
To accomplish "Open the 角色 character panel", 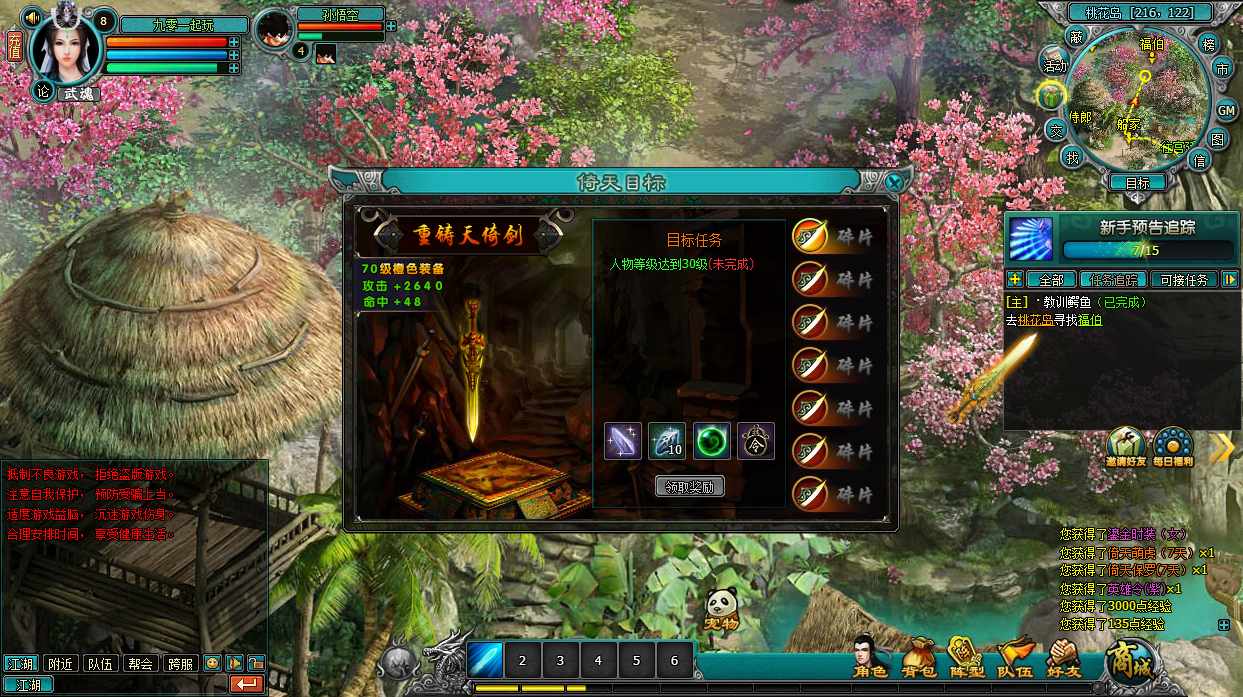I will click(869, 657).
